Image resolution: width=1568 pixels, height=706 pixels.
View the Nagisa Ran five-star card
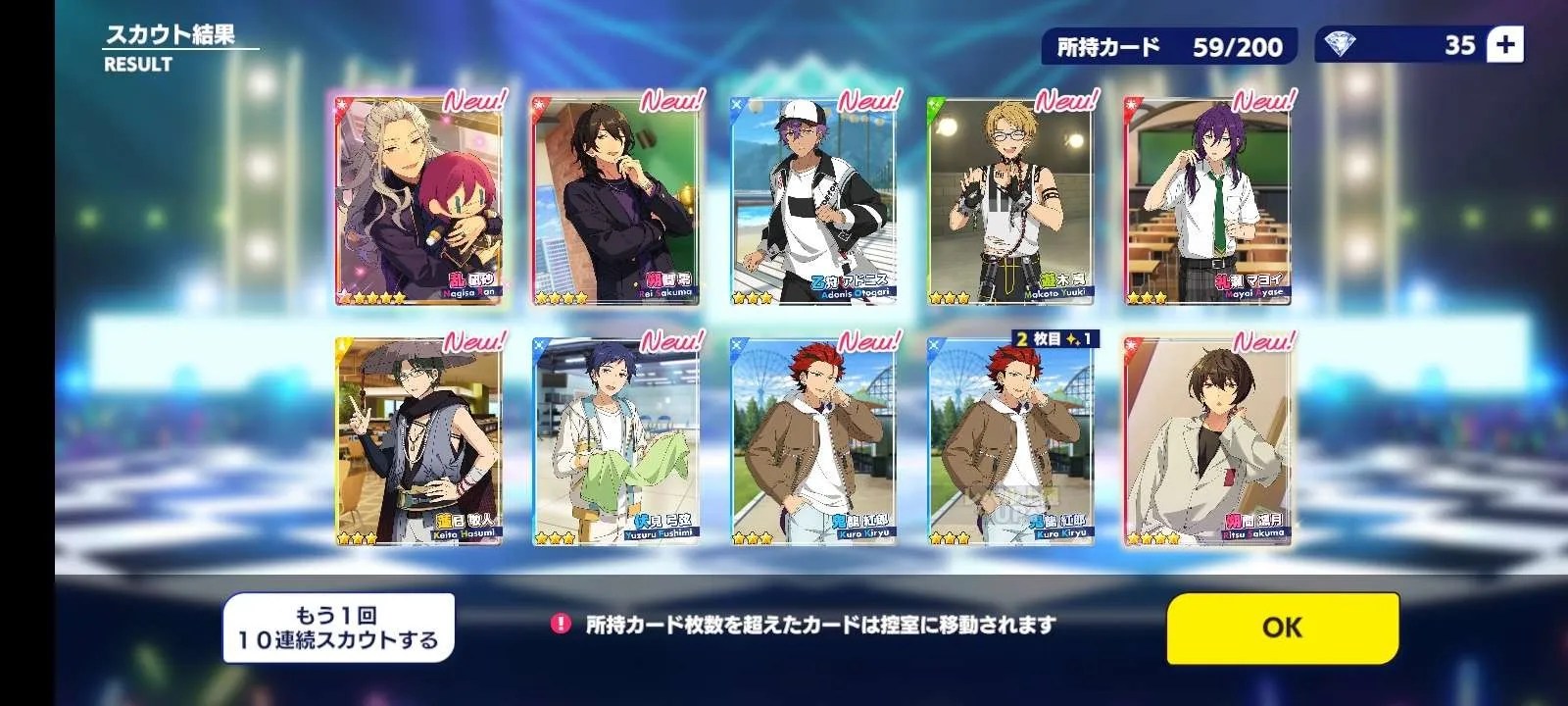pos(418,200)
